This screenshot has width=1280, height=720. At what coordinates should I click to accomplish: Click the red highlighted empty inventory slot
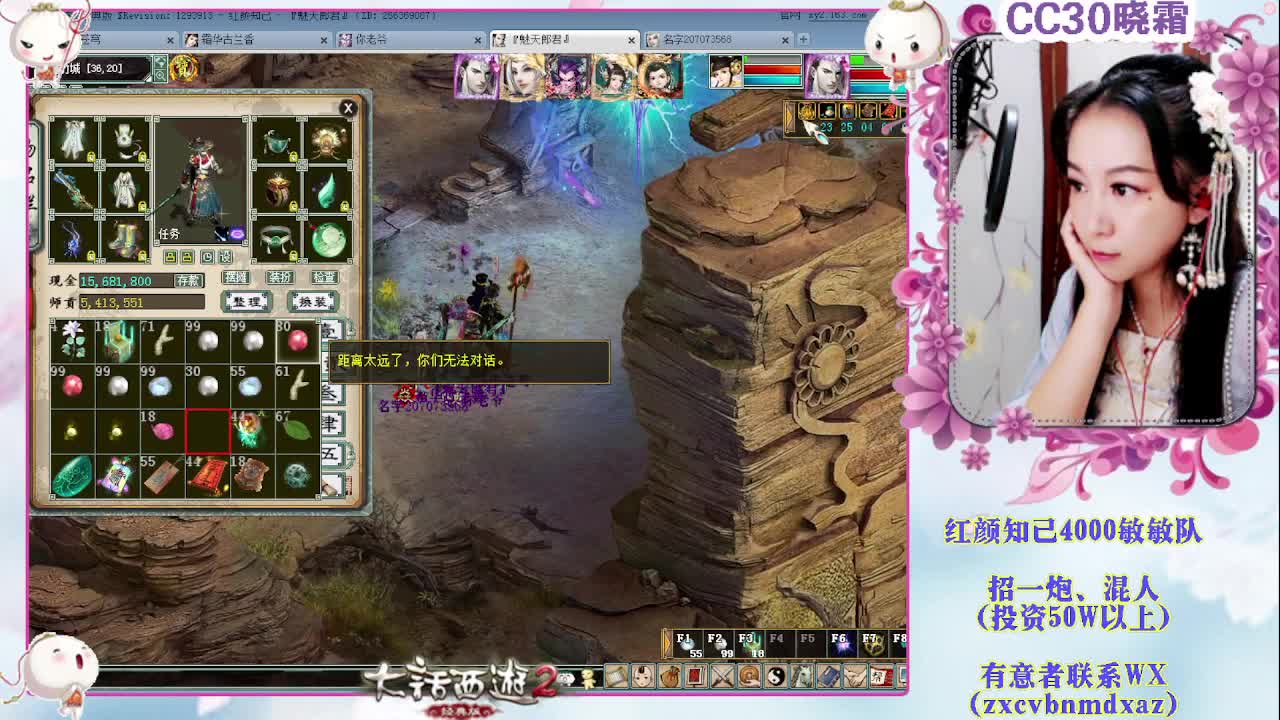pyautogui.click(x=210, y=432)
